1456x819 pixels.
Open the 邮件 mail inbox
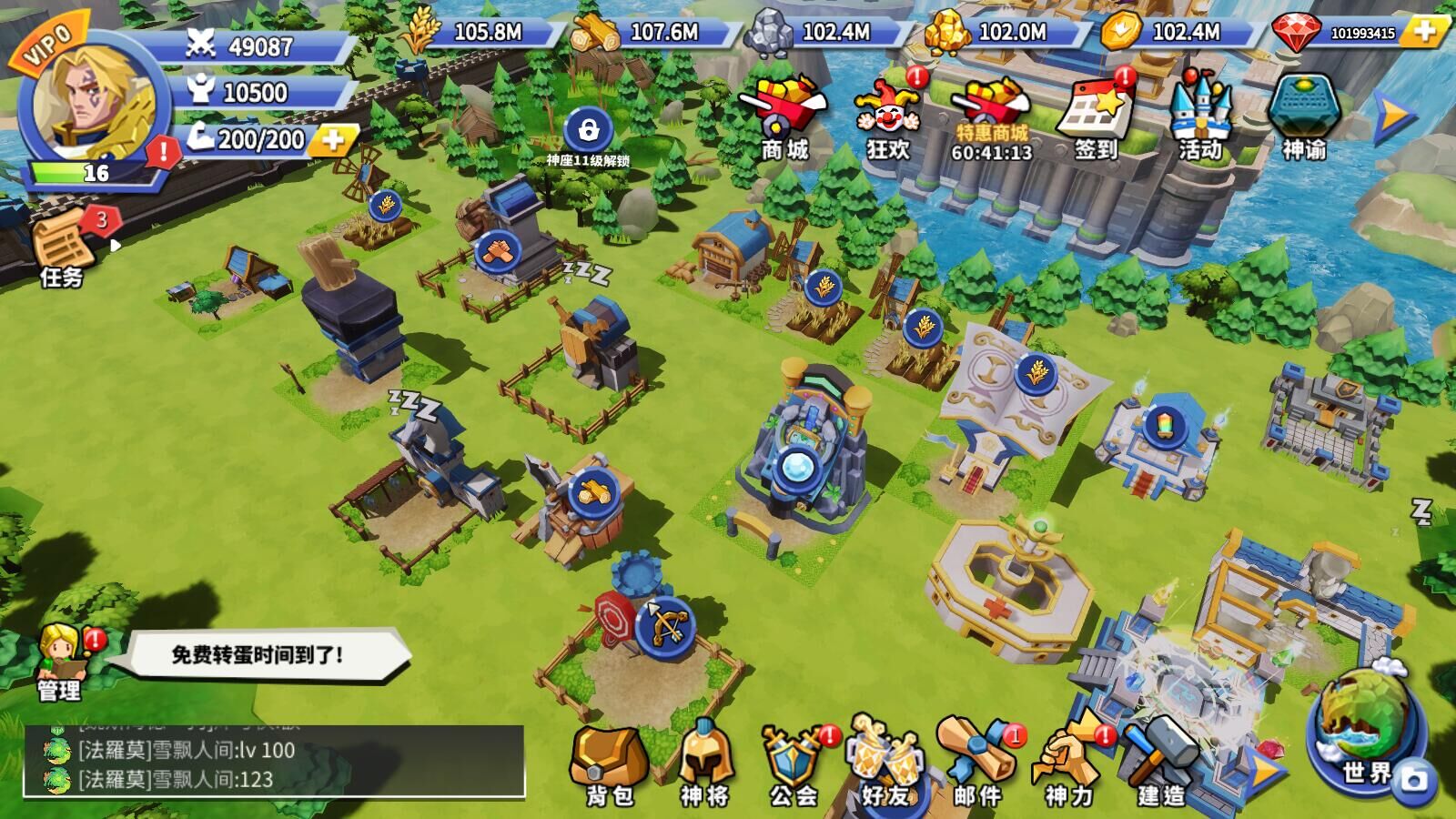(977, 764)
